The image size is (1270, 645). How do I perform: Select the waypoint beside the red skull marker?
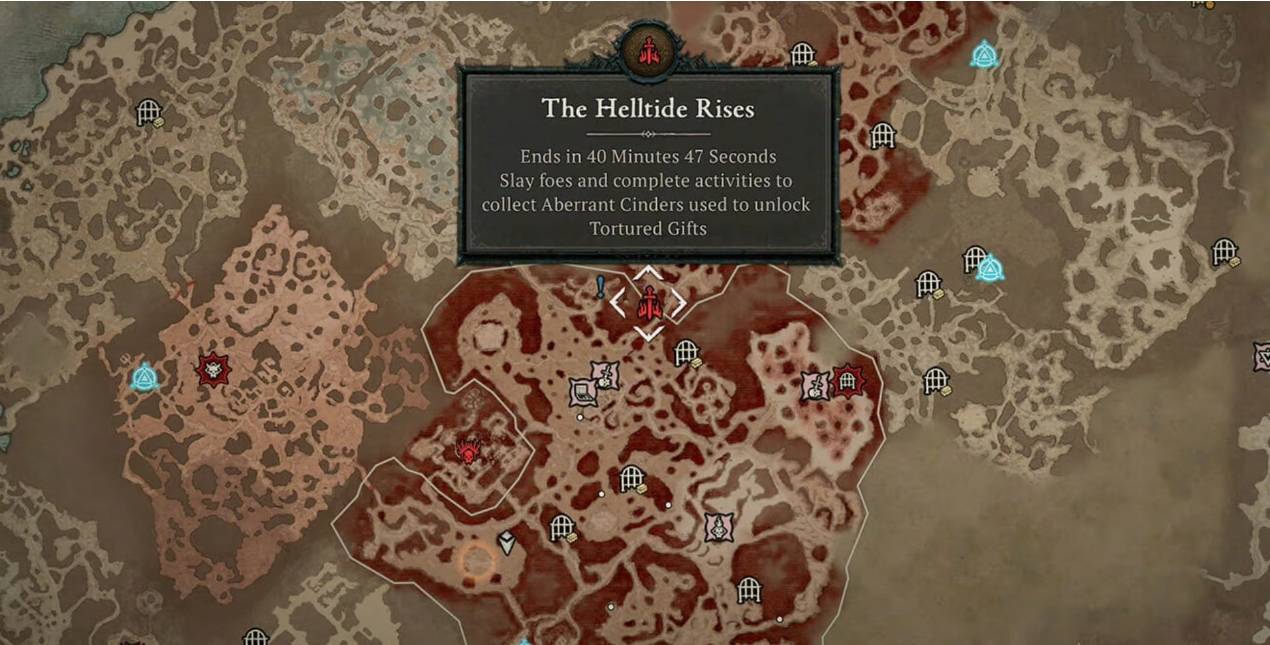(x=145, y=377)
